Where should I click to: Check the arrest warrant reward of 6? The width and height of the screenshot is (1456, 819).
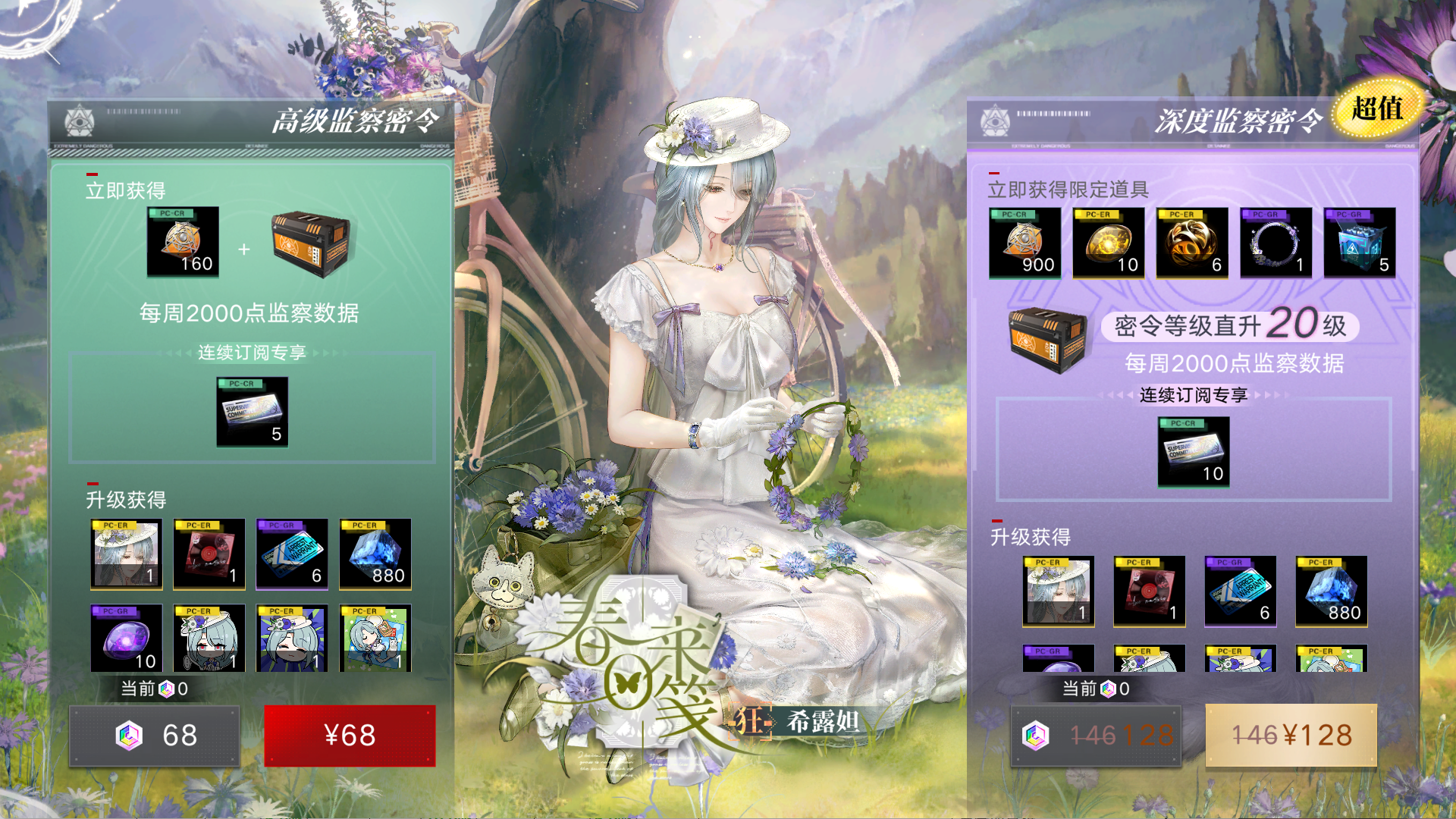(292, 554)
